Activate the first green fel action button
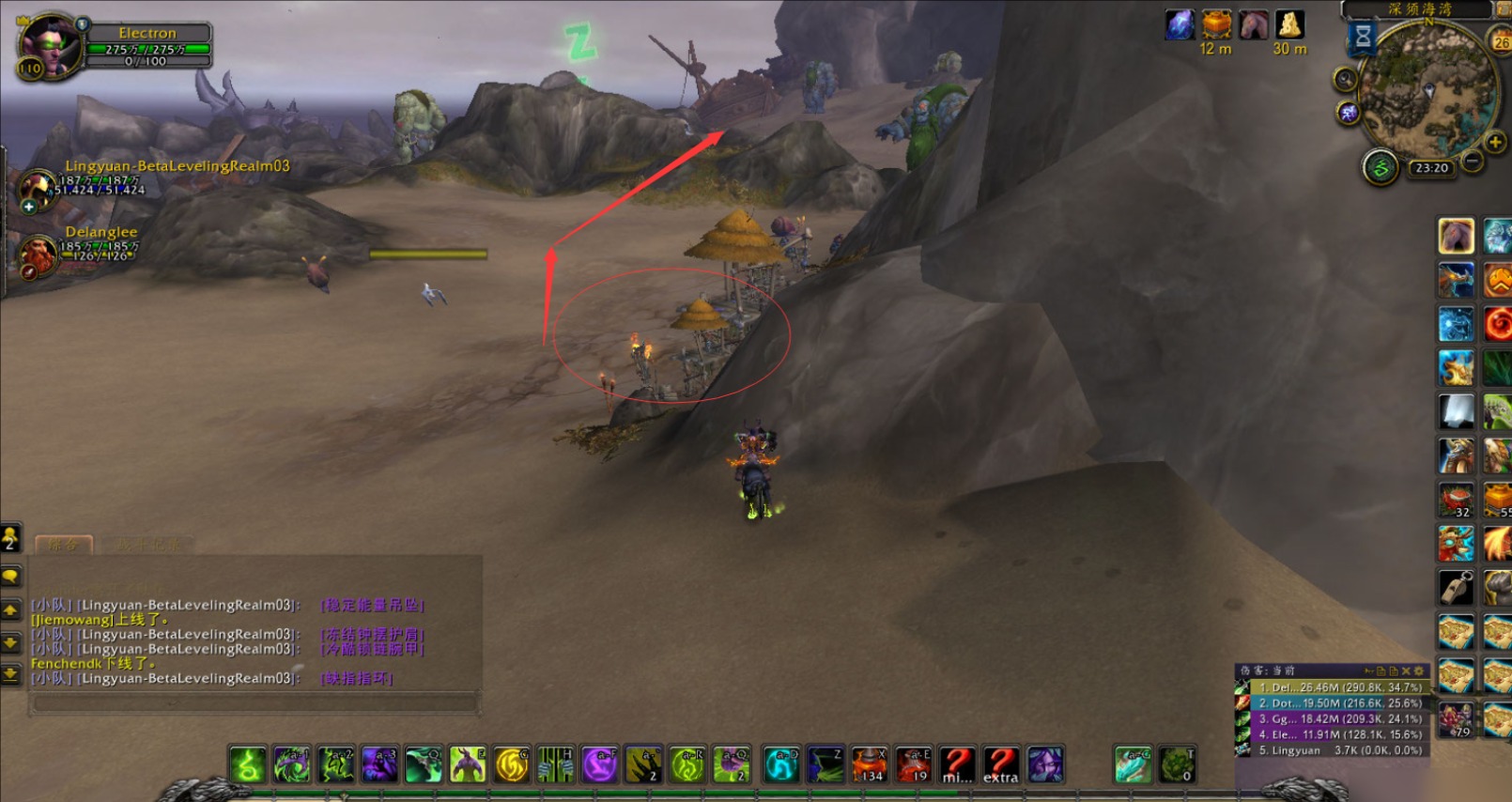Image resolution: width=1512 pixels, height=802 pixels. coord(247,764)
